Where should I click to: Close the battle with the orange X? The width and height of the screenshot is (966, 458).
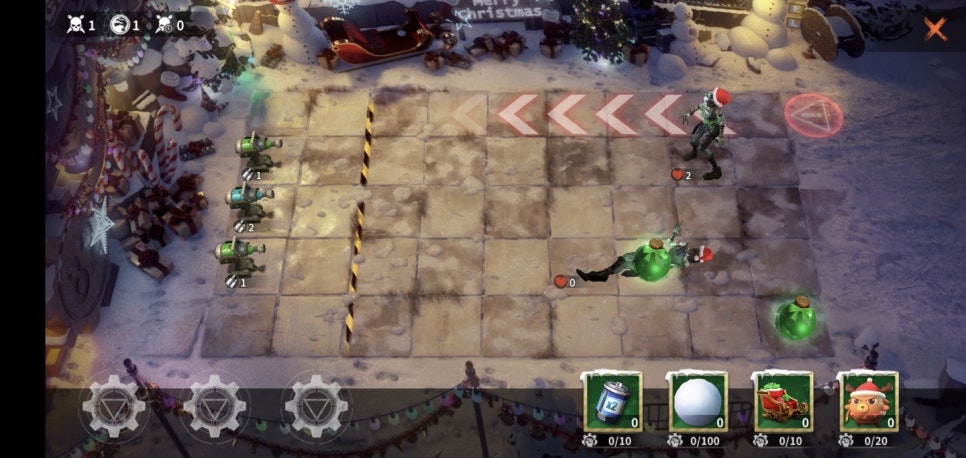pyautogui.click(x=935, y=28)
